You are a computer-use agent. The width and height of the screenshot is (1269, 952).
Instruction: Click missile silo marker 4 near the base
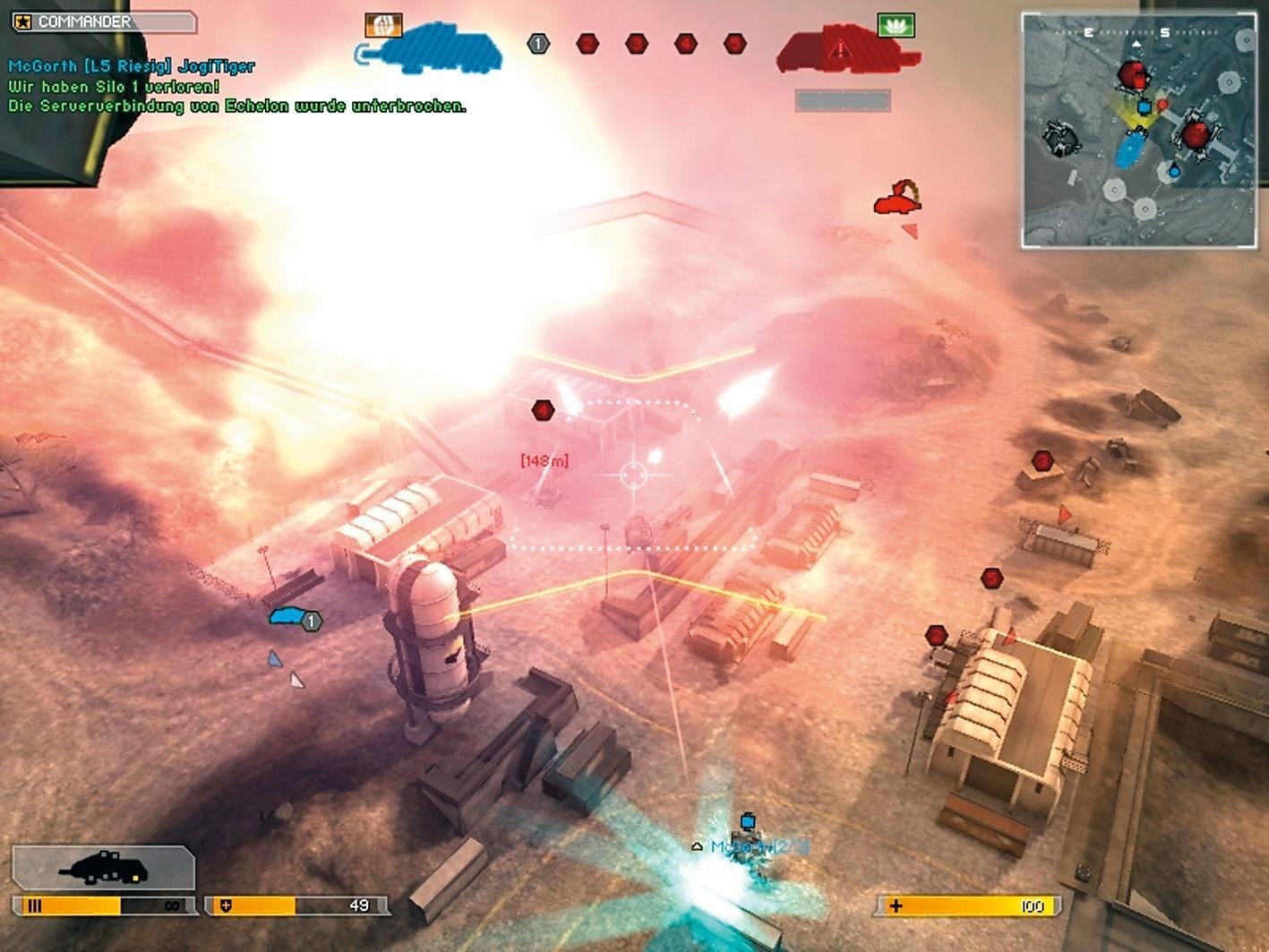point(542,409)
